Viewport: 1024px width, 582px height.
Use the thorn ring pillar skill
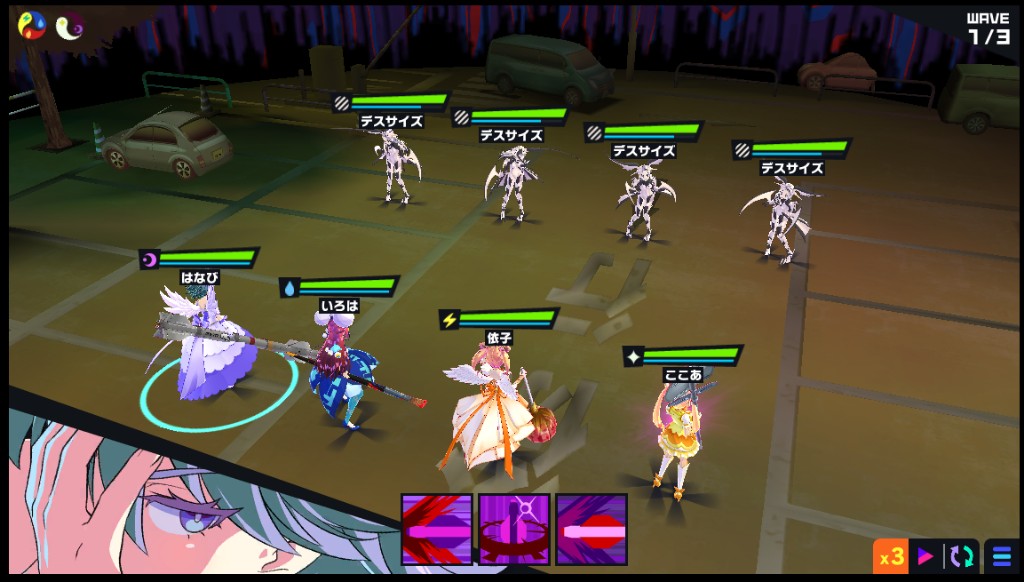coord(514,529)
